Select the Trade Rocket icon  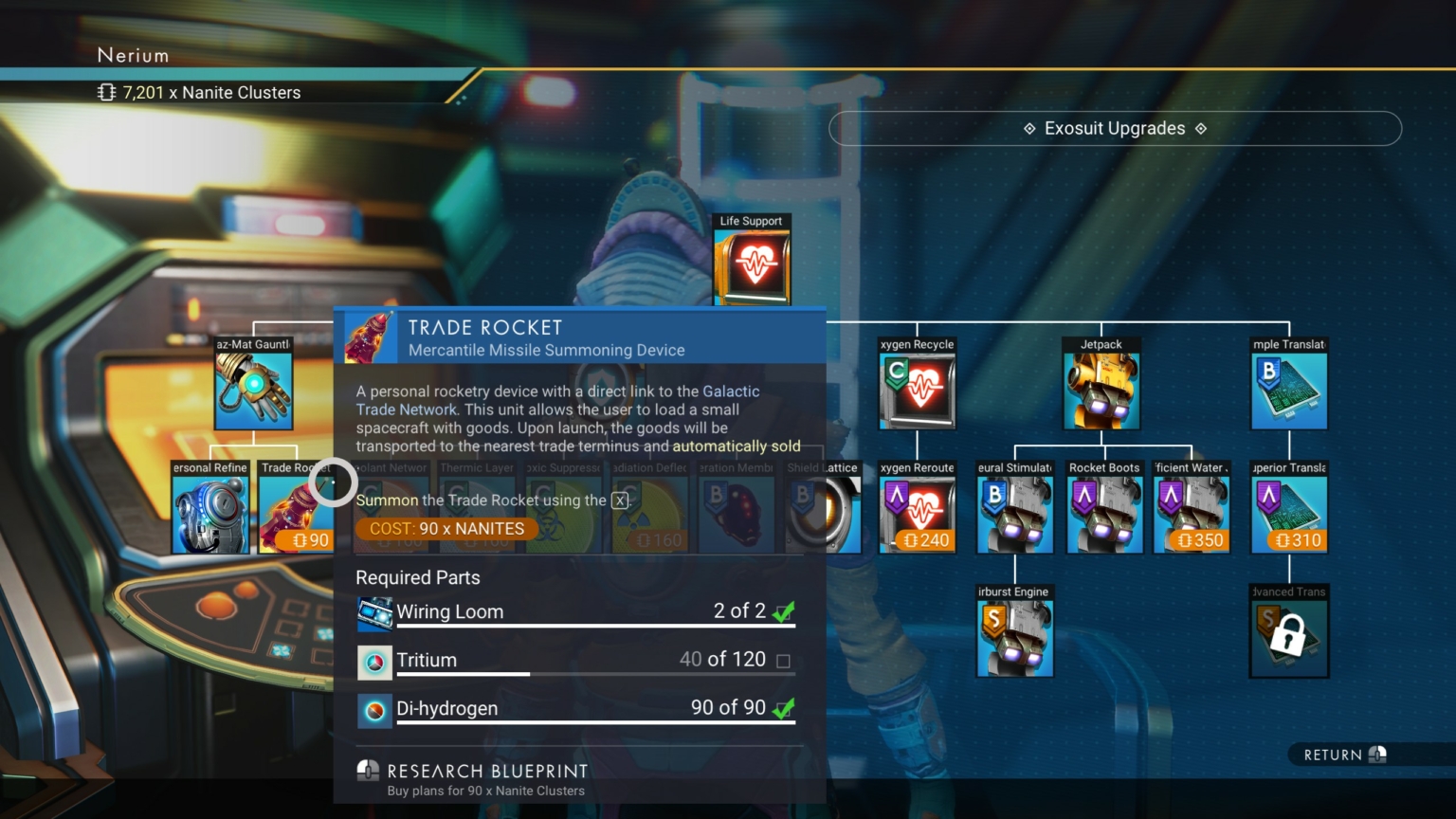point(294,512)
